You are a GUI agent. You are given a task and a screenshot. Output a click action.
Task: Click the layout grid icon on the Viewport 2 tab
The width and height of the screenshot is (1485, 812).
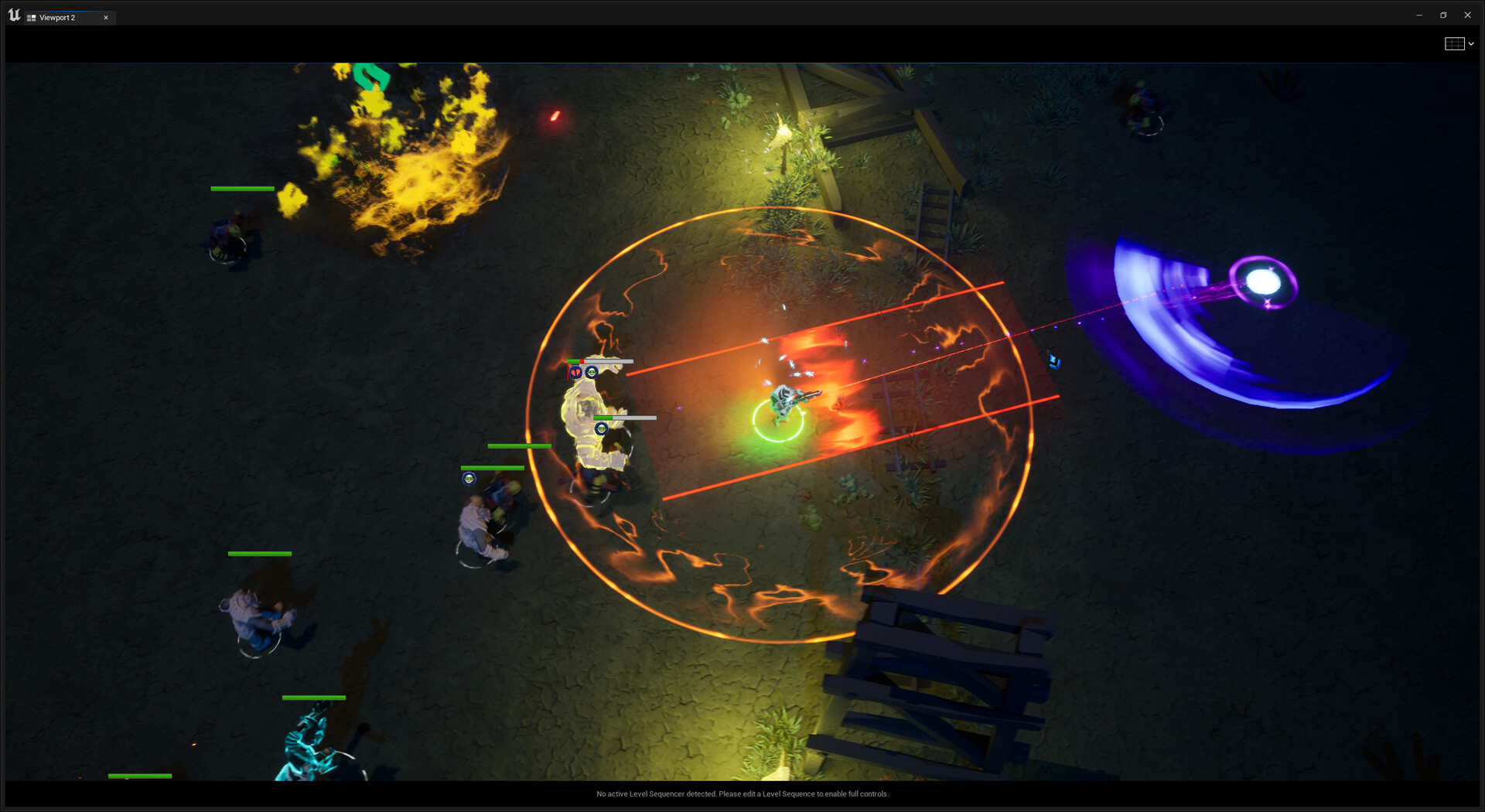pyautogui.click(x=33, y=17)
